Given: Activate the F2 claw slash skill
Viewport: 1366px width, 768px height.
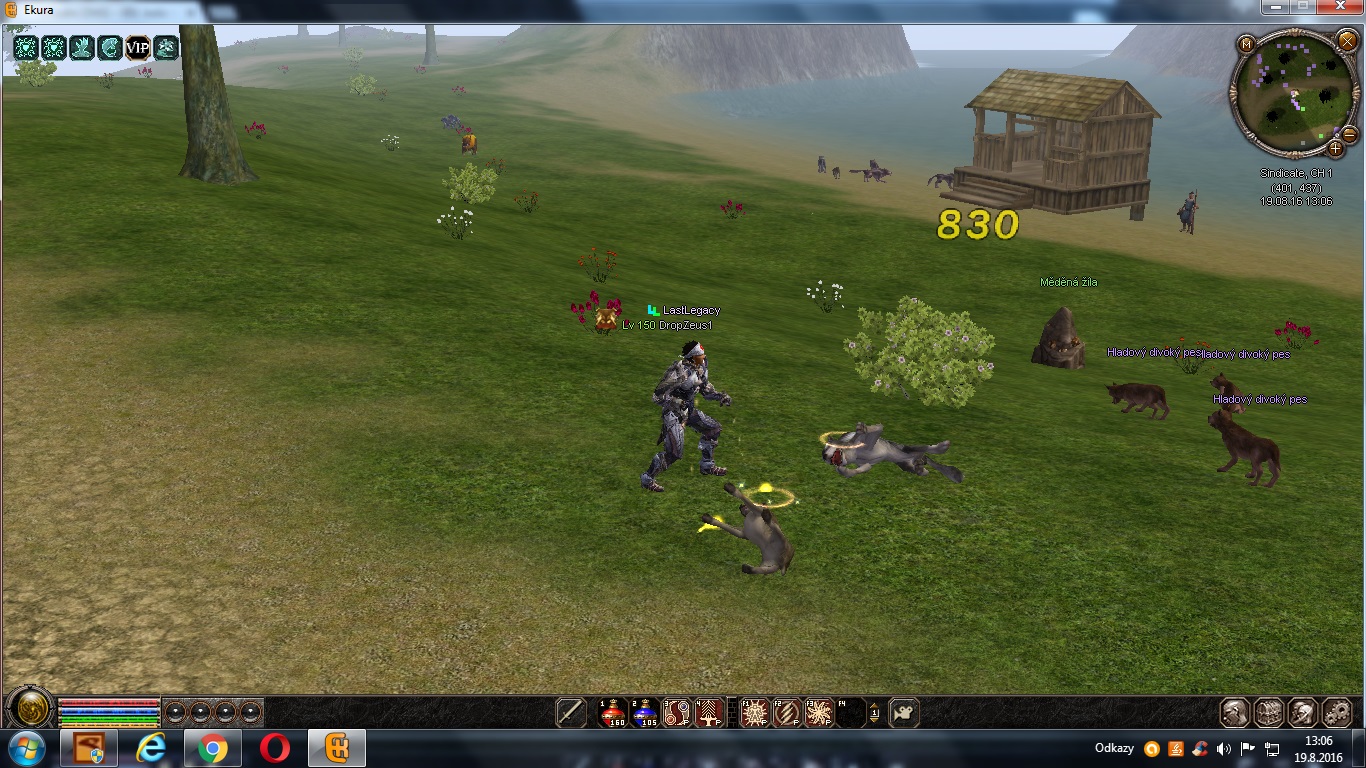Looking at the screenshot, I should (787, 712).
